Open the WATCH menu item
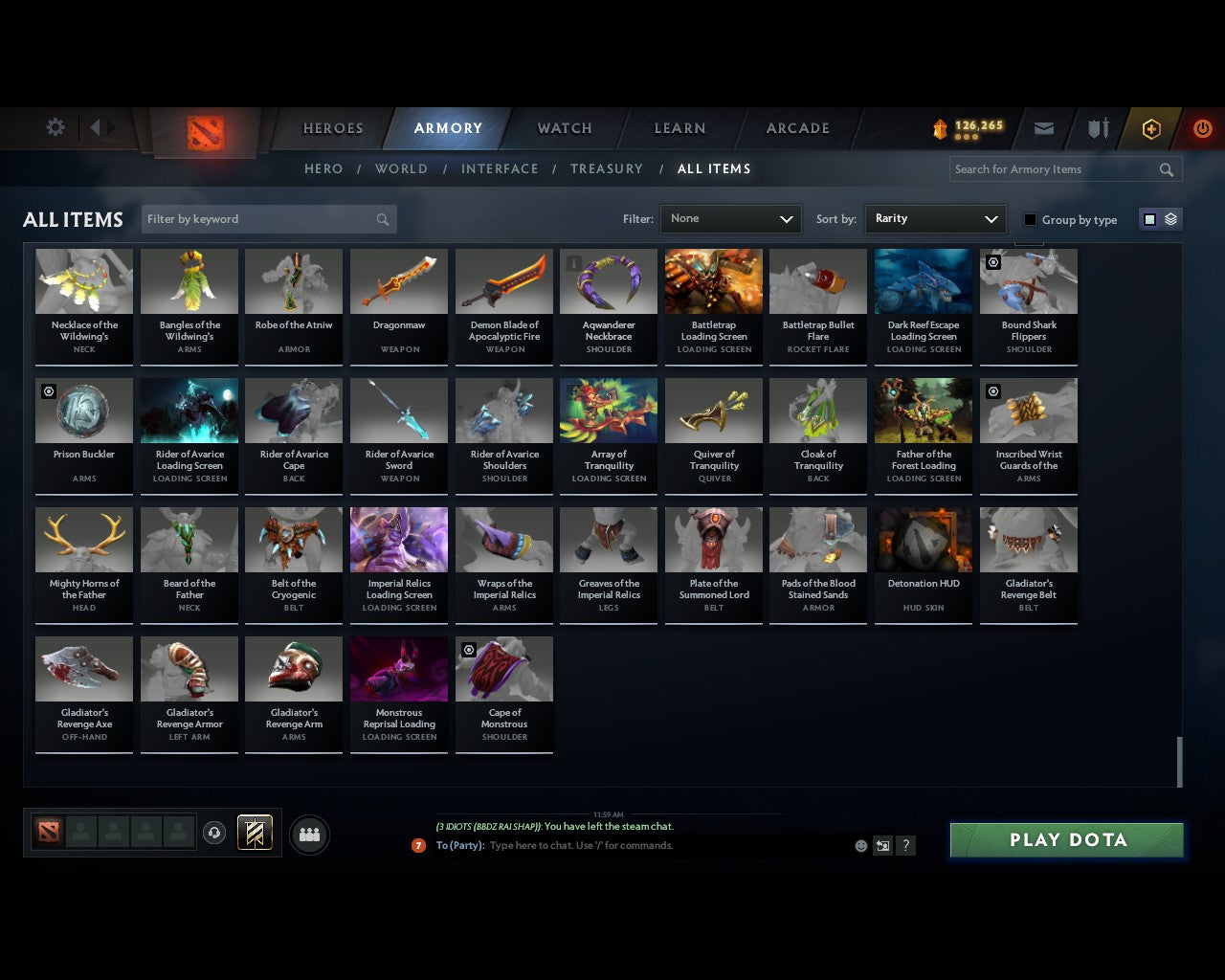The width and height of the screenshot is (1225, 980). pyautogui.click(x=564, y=127)
